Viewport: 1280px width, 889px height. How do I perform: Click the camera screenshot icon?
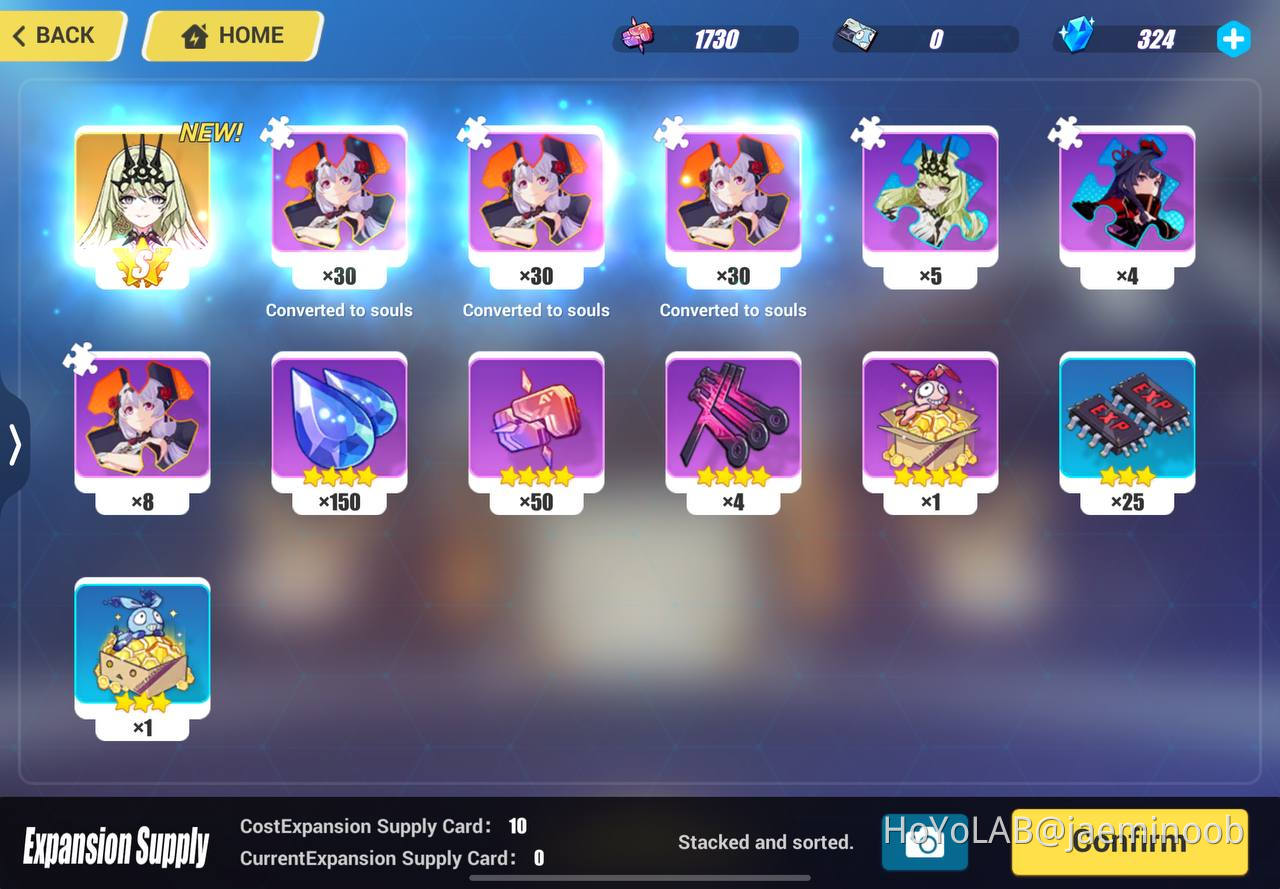[925, 843]
